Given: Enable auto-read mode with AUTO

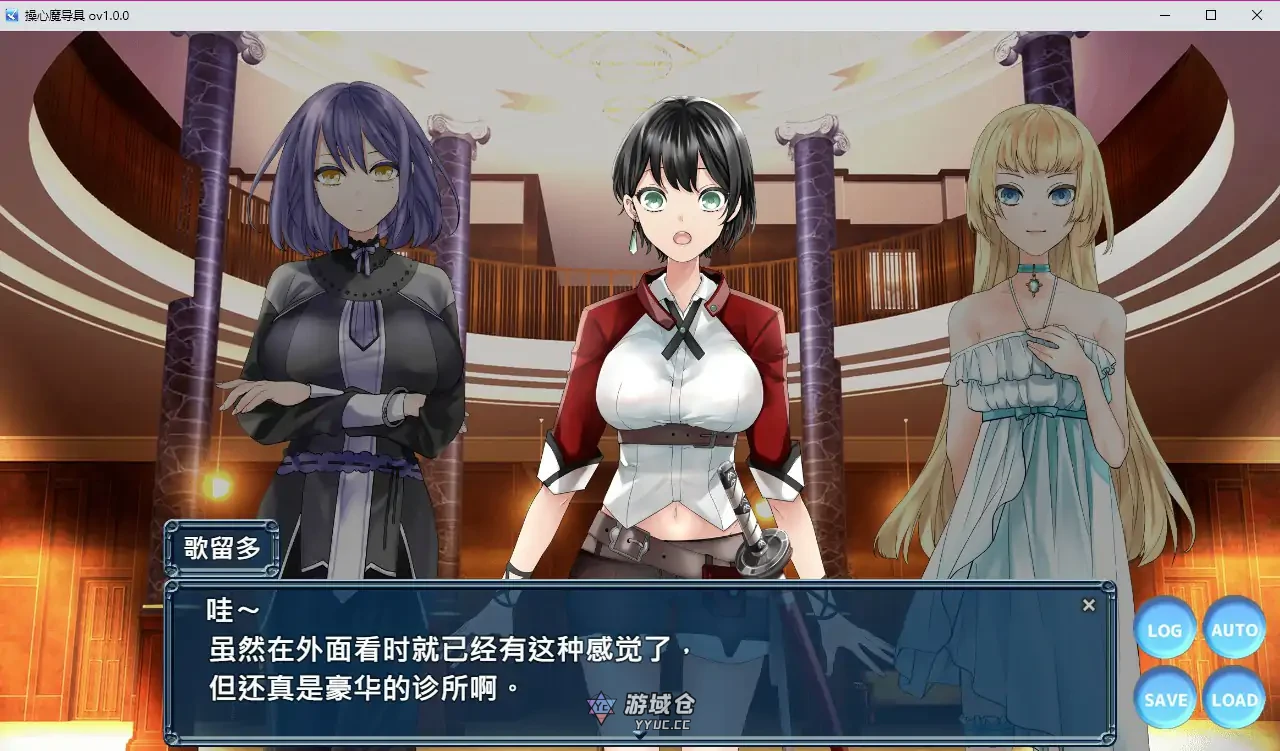Looking at the screenshot, I should pos(1234,630).
